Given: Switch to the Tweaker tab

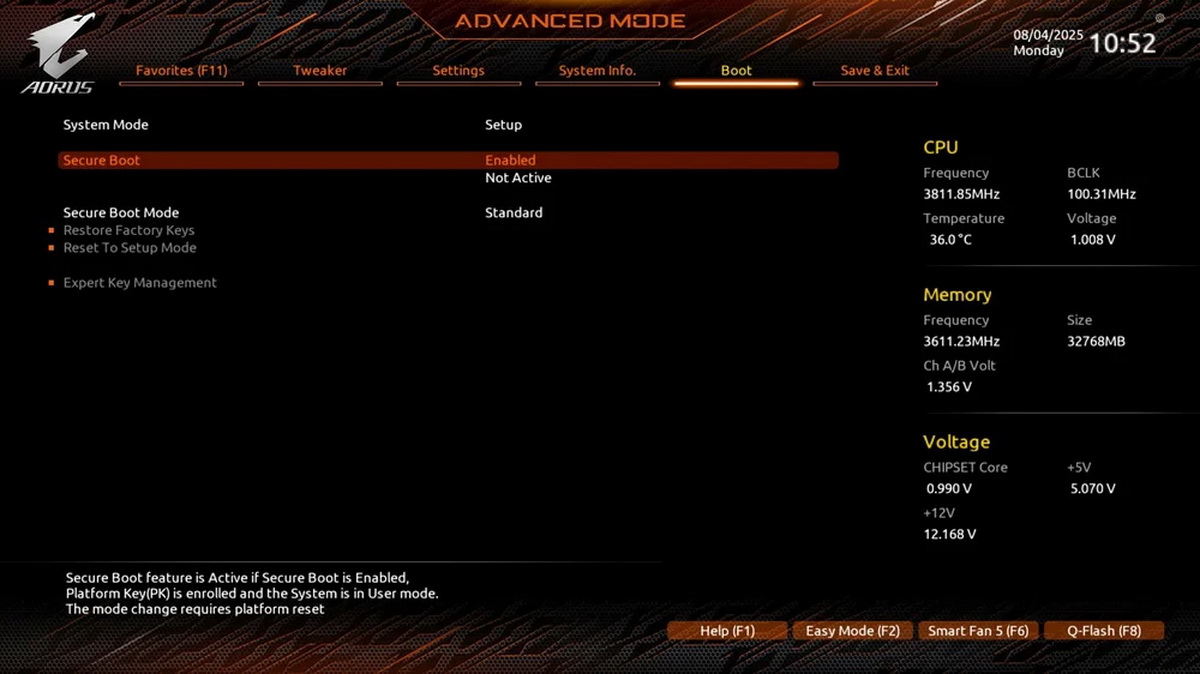Looking at the screenshot, I should click(320, 71).
